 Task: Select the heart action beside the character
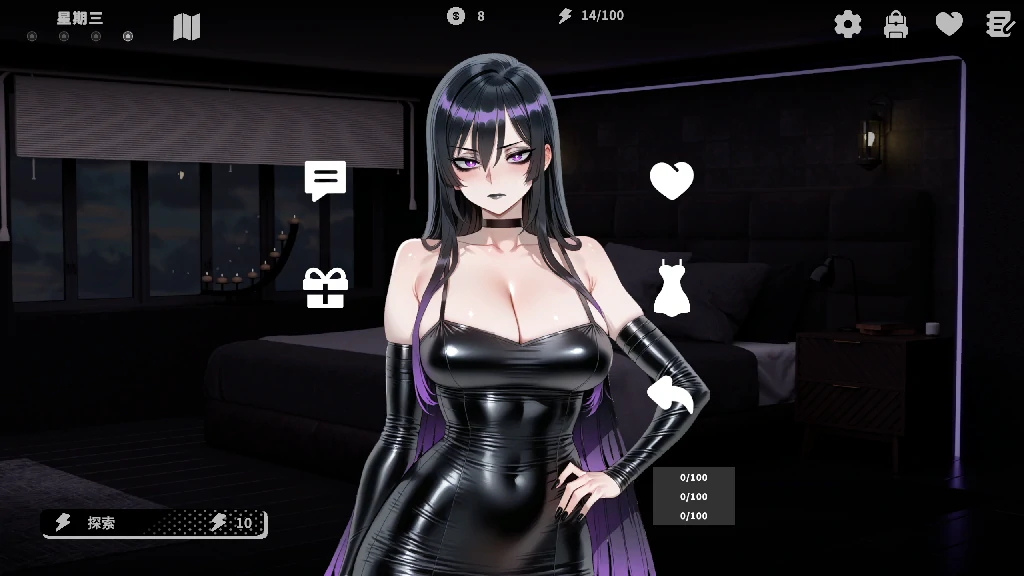pos(672,181)
